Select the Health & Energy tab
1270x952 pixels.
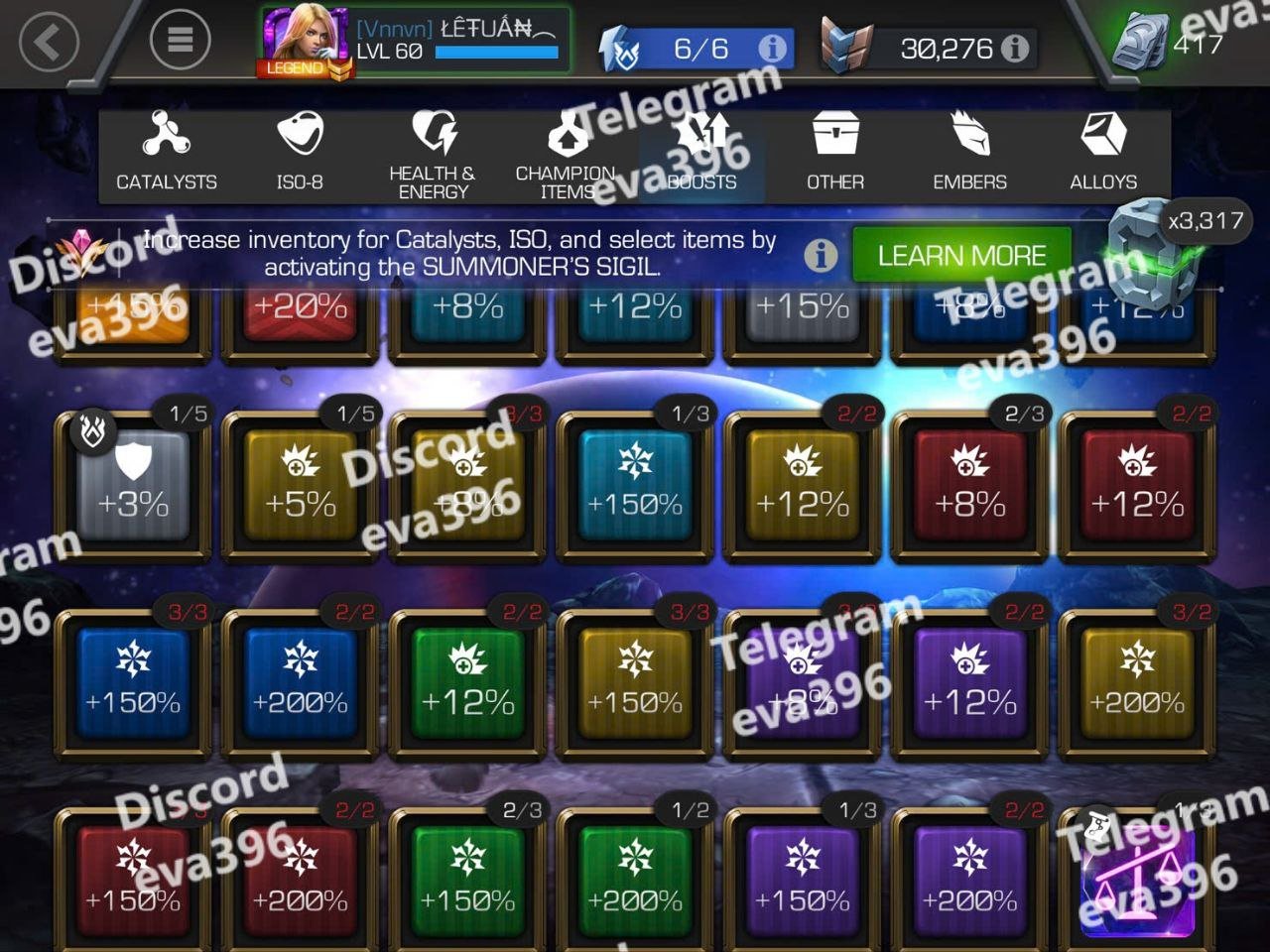click(433, 156)
